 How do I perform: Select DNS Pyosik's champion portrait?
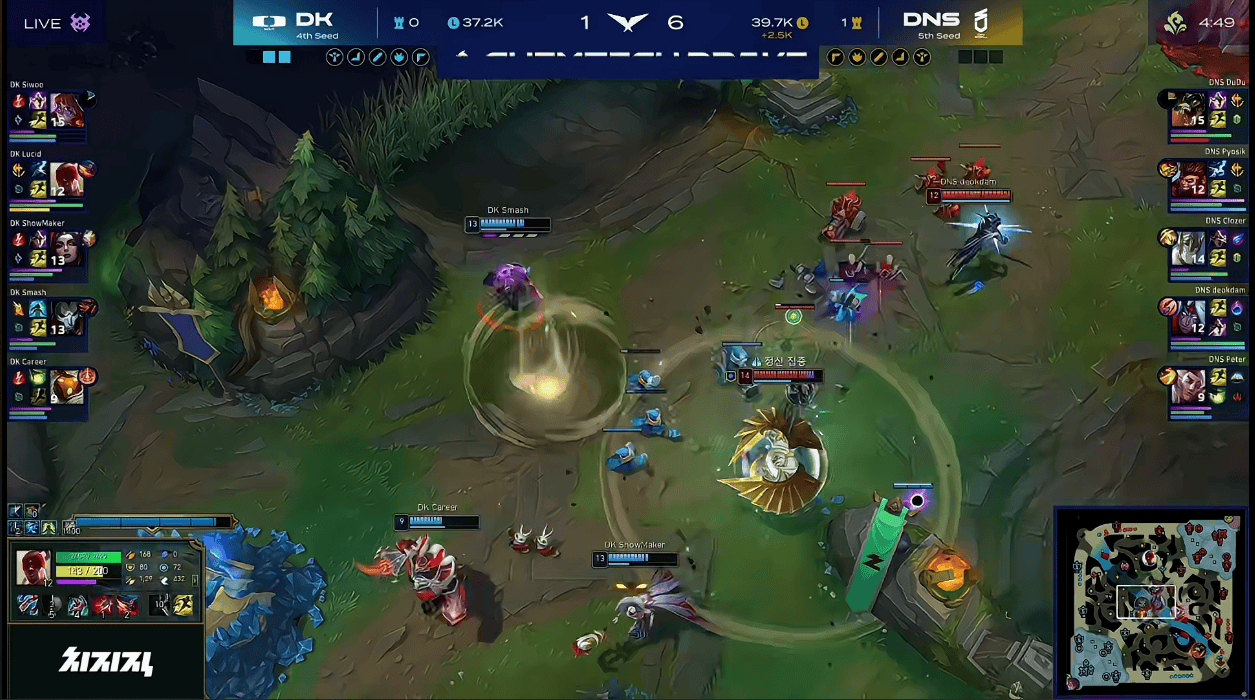click(x=1189, y=180)
